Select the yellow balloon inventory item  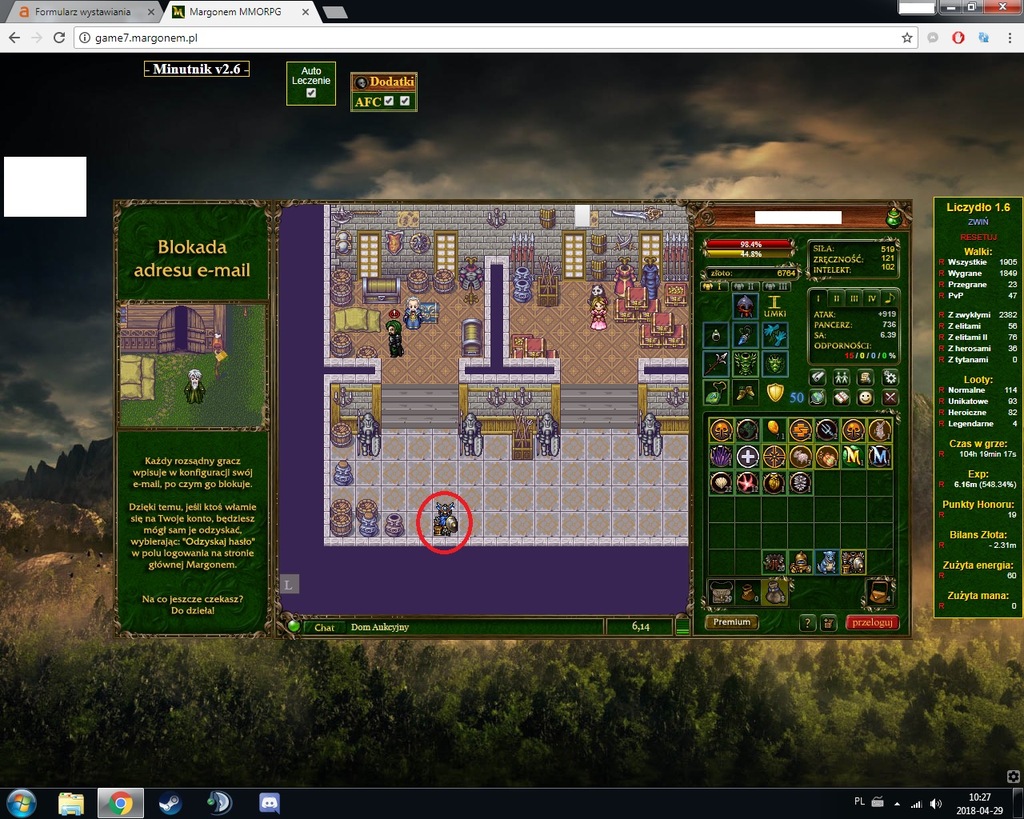pyautogui.click(x=773, y=430)
